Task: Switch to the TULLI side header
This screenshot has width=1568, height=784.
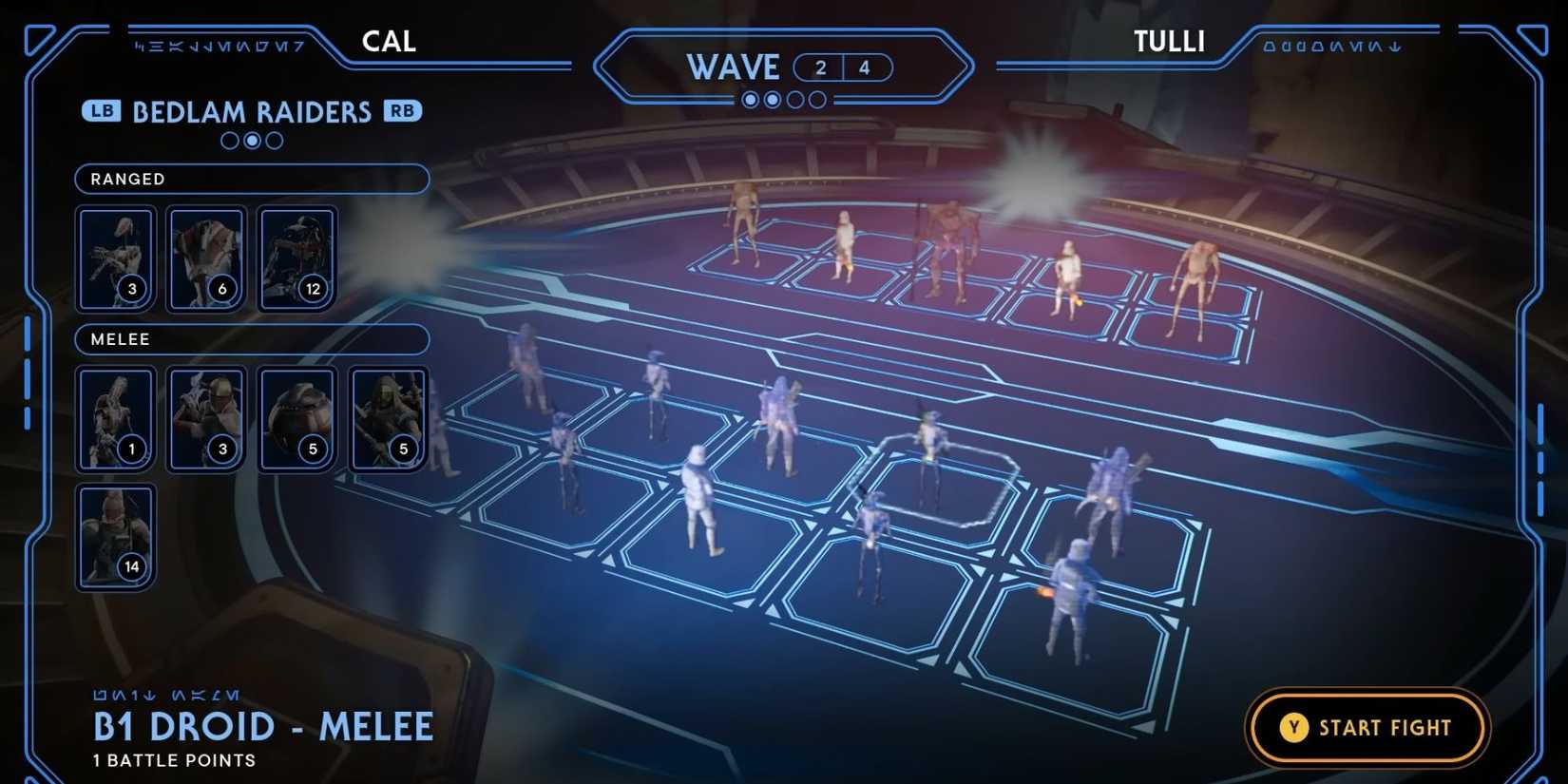Action: pos(1168,41)
